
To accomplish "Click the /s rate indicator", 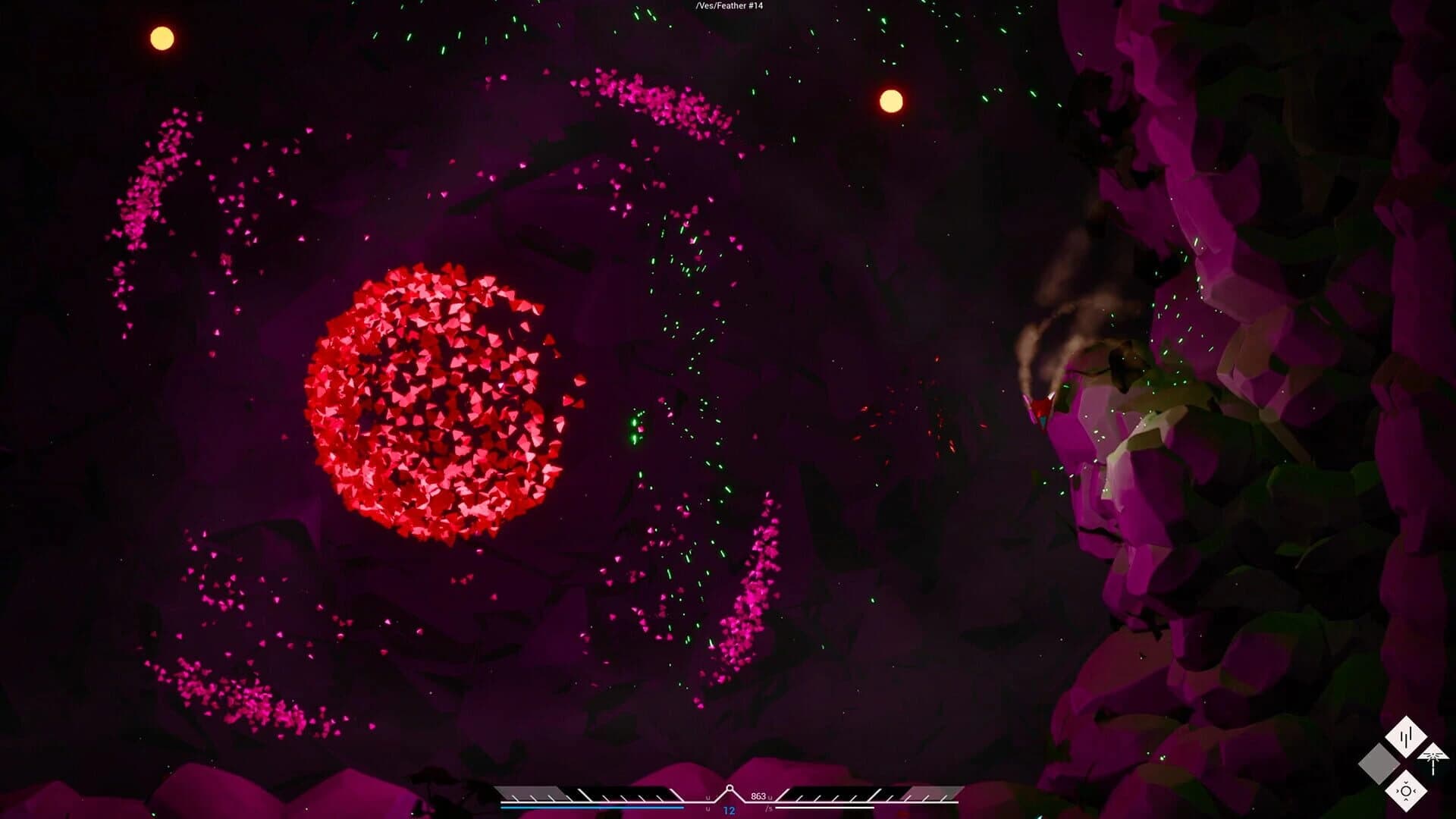I will pyautogui.click(x=769, y=808).
